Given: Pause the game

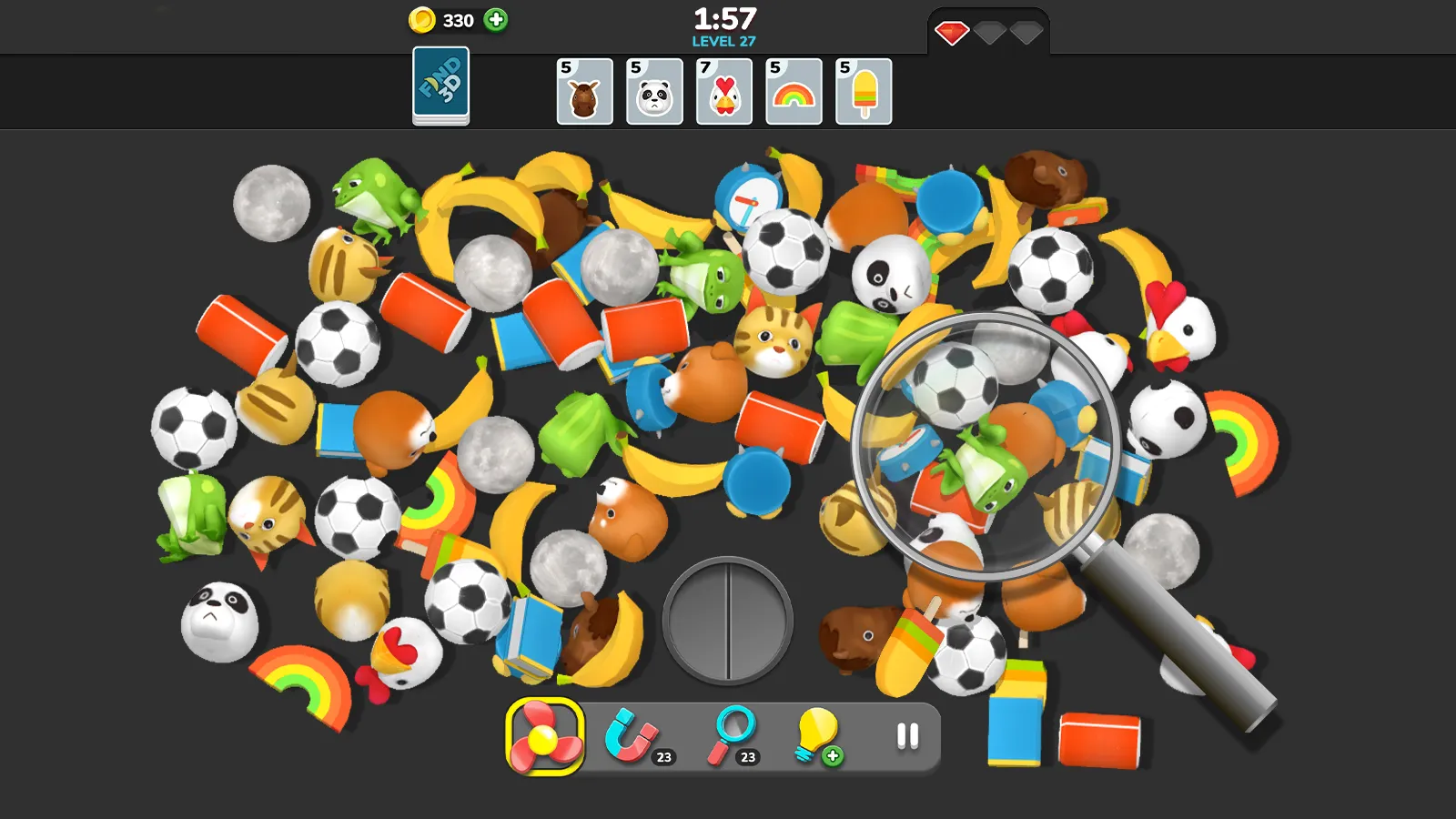Looking at the screenshot, I should coord(905,735).
